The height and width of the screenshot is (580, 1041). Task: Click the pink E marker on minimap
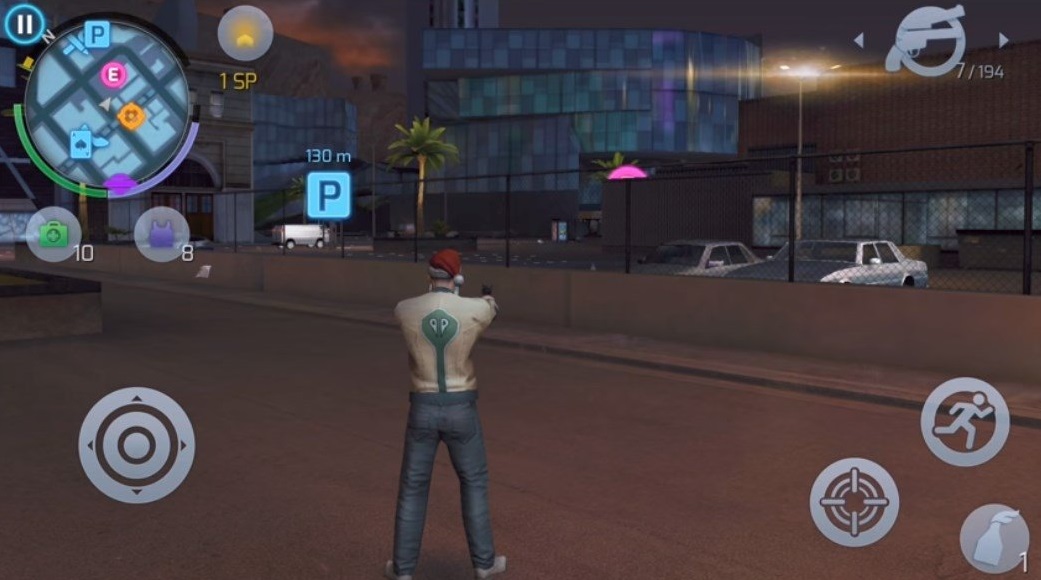[114, 74]
